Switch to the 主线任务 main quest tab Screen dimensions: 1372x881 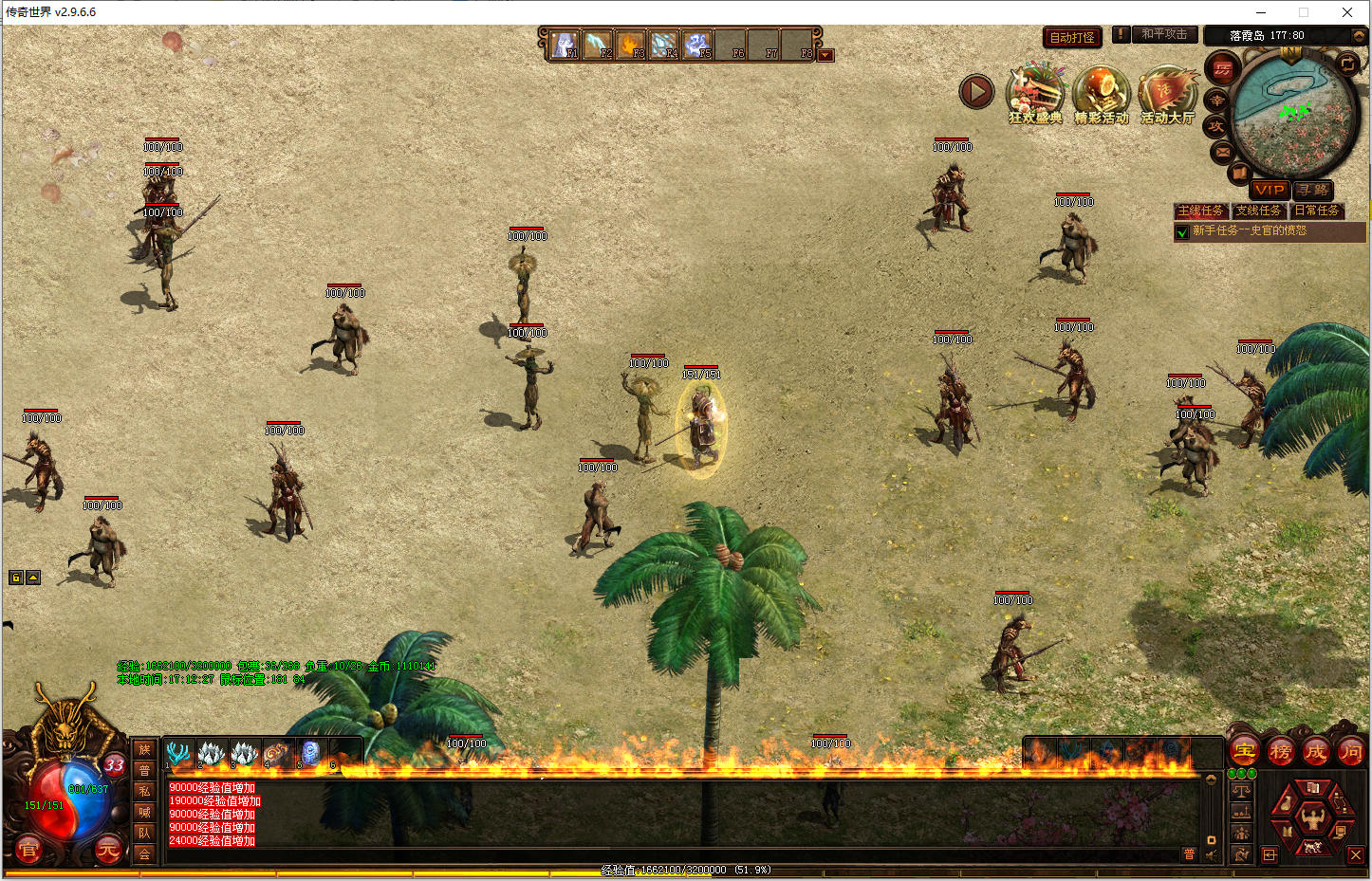tap(1200, 211)
